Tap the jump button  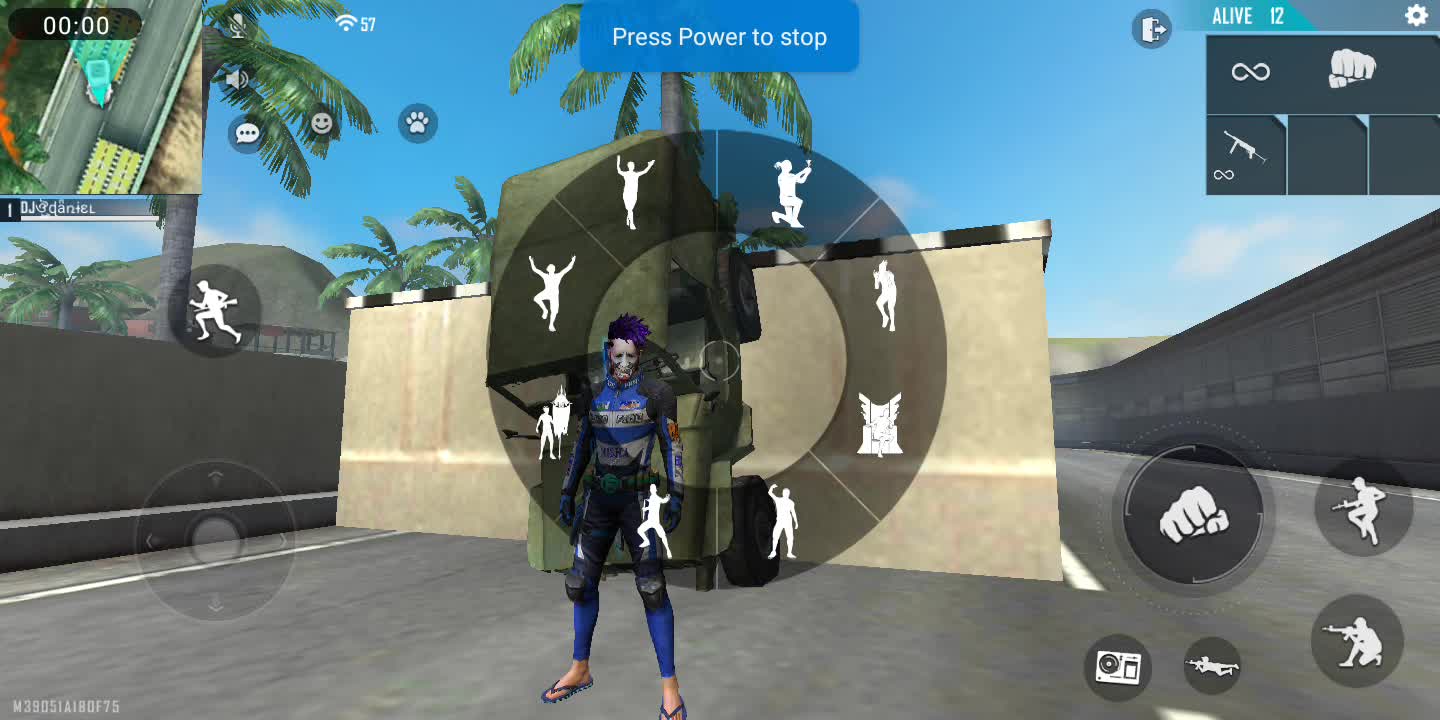[x=1361, y=508]
